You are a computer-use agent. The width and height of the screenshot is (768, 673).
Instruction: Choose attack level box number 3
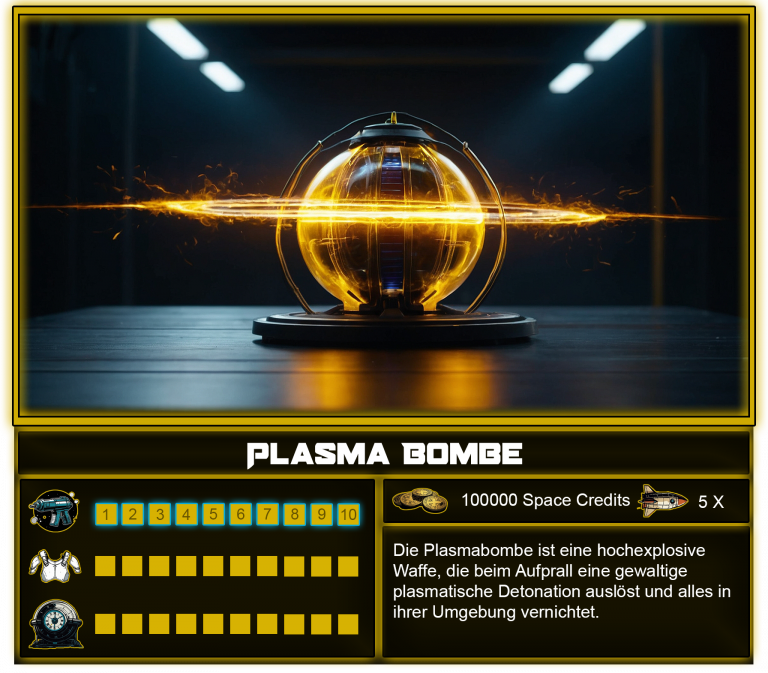[159, 515]
